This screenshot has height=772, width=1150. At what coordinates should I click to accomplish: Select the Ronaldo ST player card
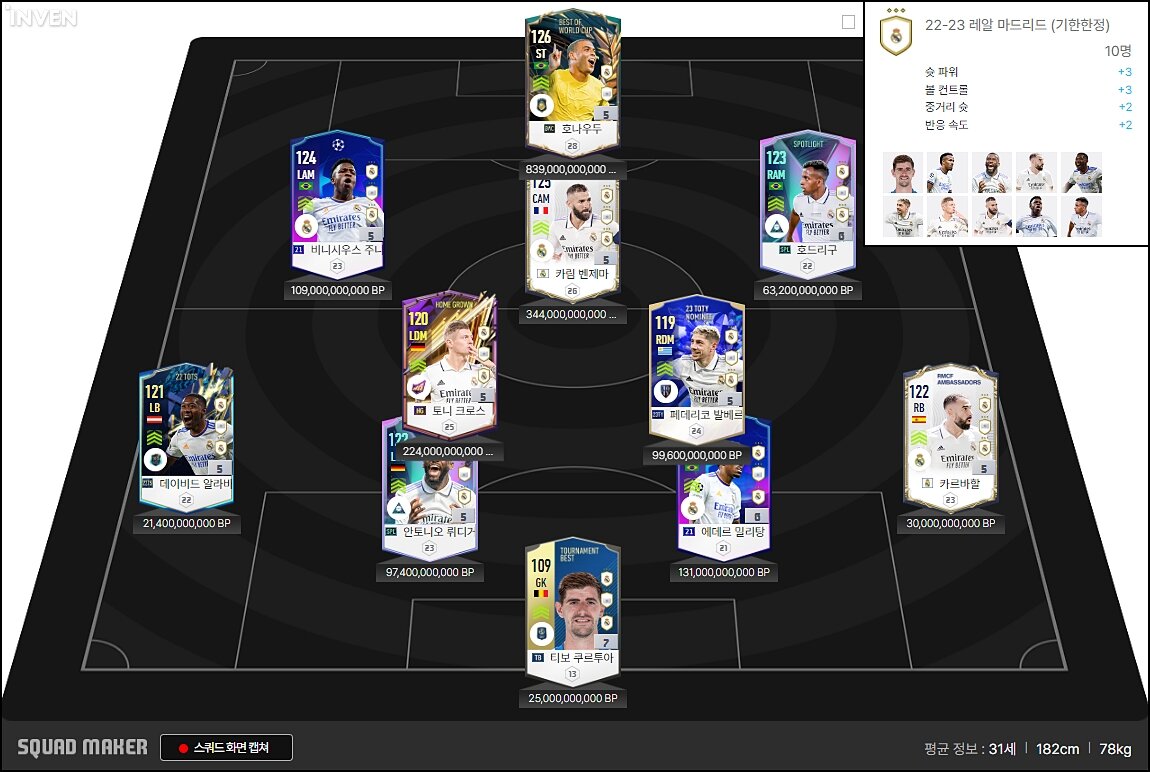(x=572, y=80)
